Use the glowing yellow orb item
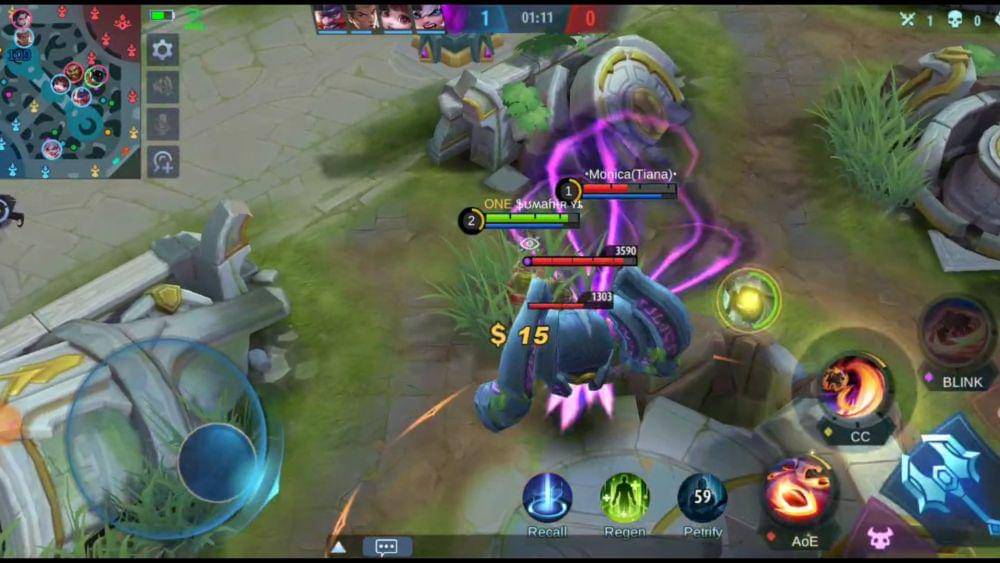Image resolution: width=1000 pixels, height=563 pixels. pyautogui.click(x=748, y=299)
